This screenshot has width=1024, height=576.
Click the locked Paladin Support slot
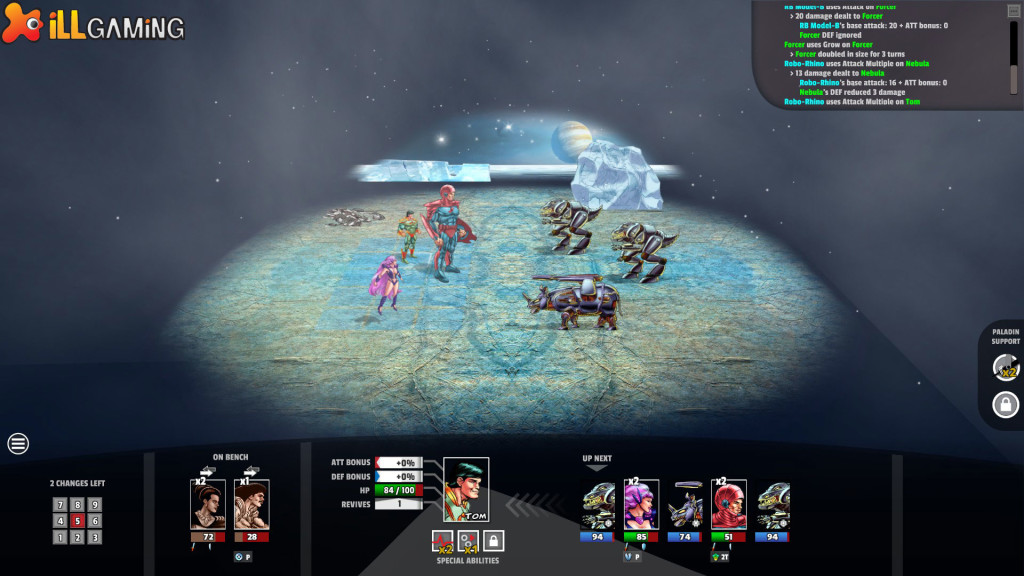(1005, 405)
